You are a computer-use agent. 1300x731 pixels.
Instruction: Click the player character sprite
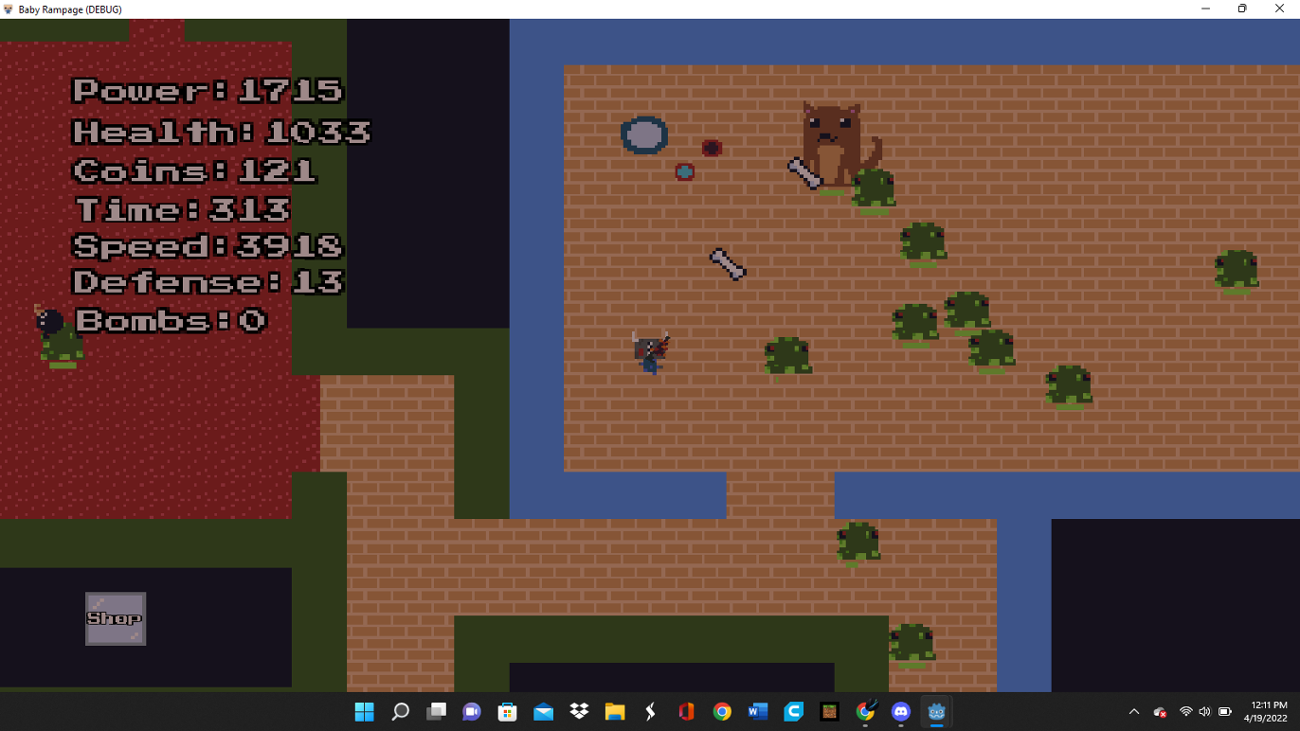point(652,352)
